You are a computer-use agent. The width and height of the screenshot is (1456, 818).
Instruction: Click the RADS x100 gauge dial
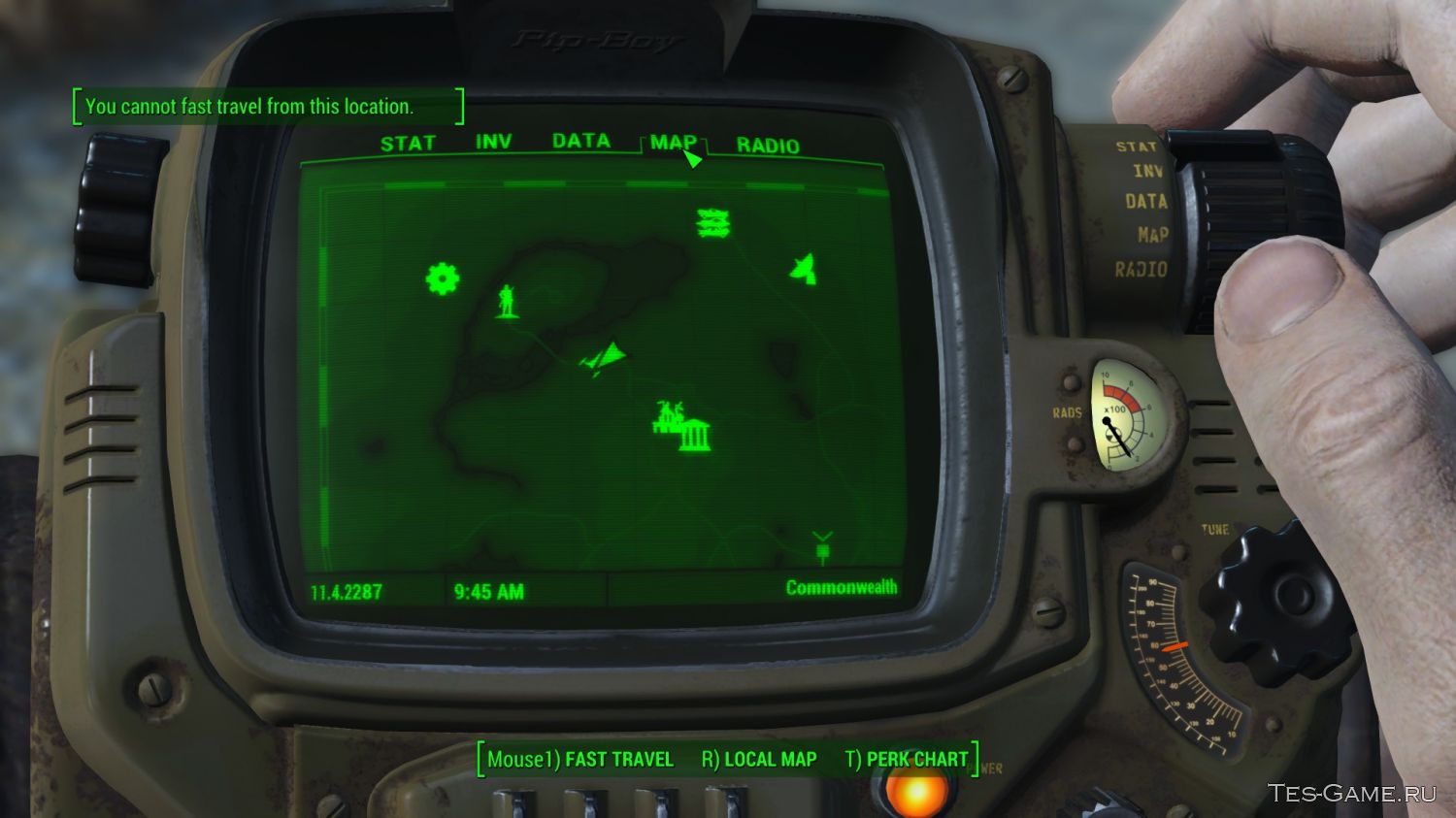(1124, 417)
